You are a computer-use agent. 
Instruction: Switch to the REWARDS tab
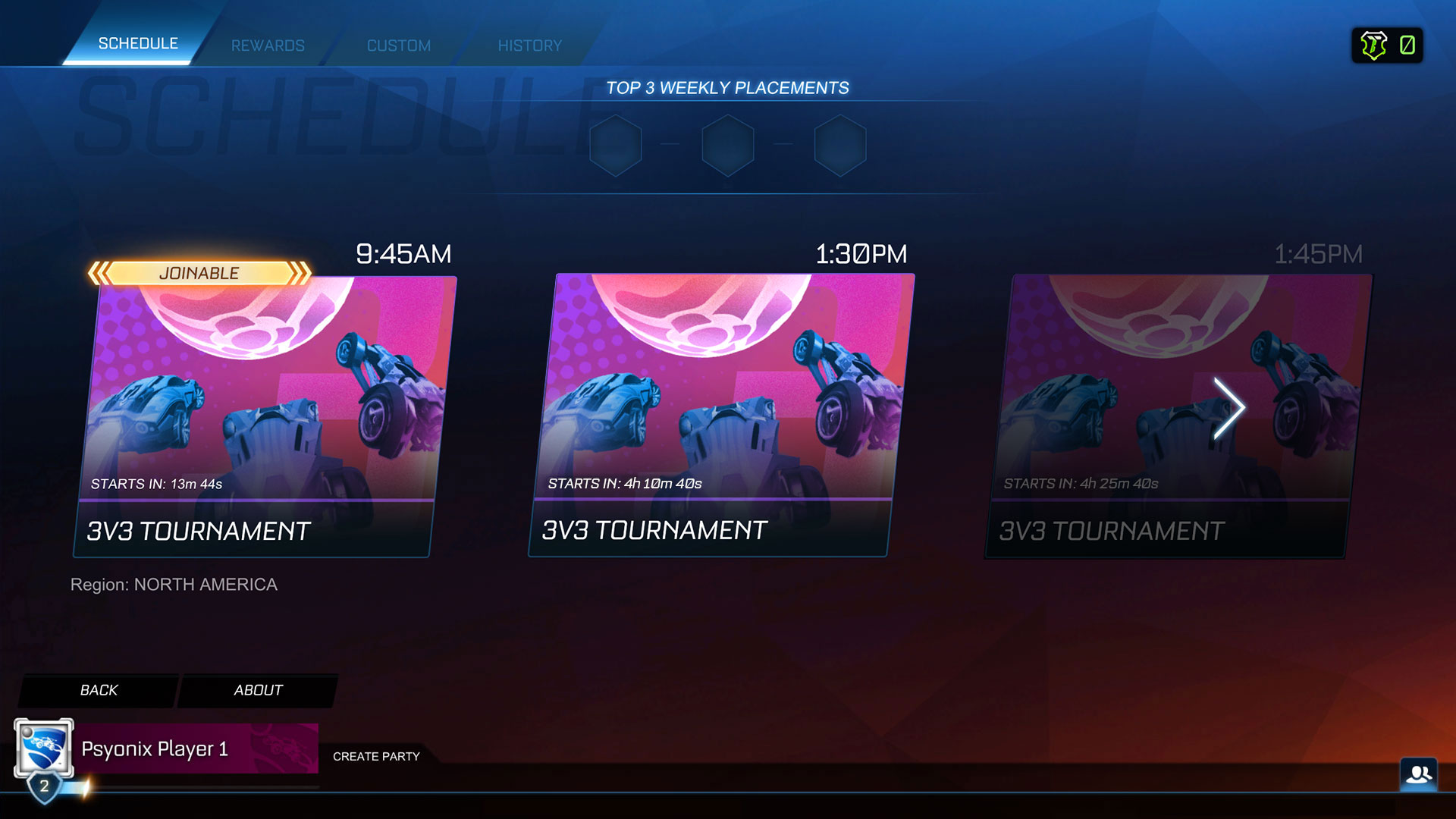267,45
